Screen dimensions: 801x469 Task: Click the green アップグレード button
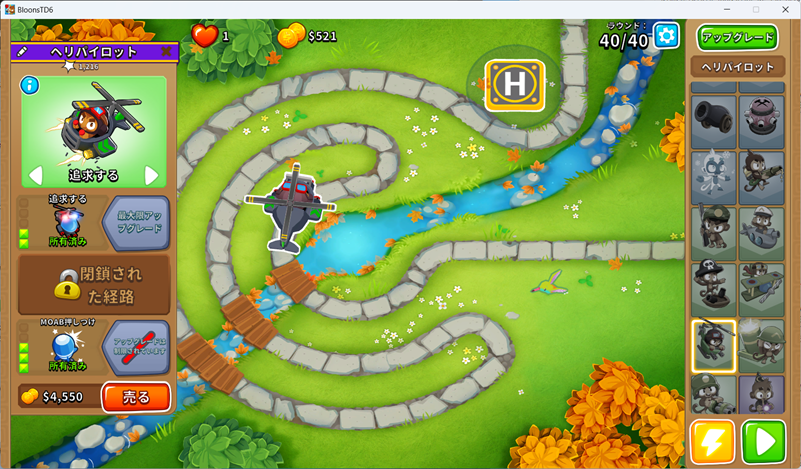click(737, 38)
